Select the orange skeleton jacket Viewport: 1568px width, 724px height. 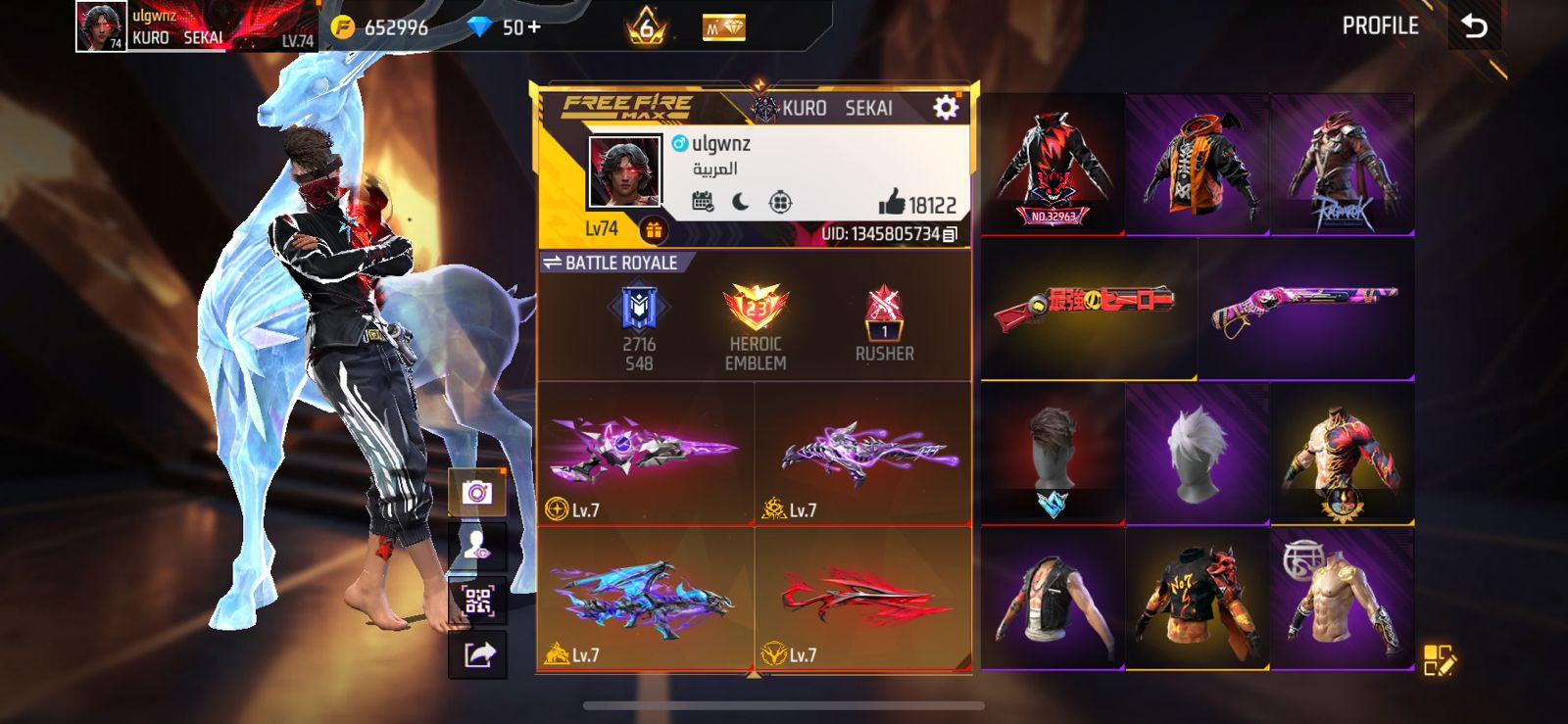1197,164
